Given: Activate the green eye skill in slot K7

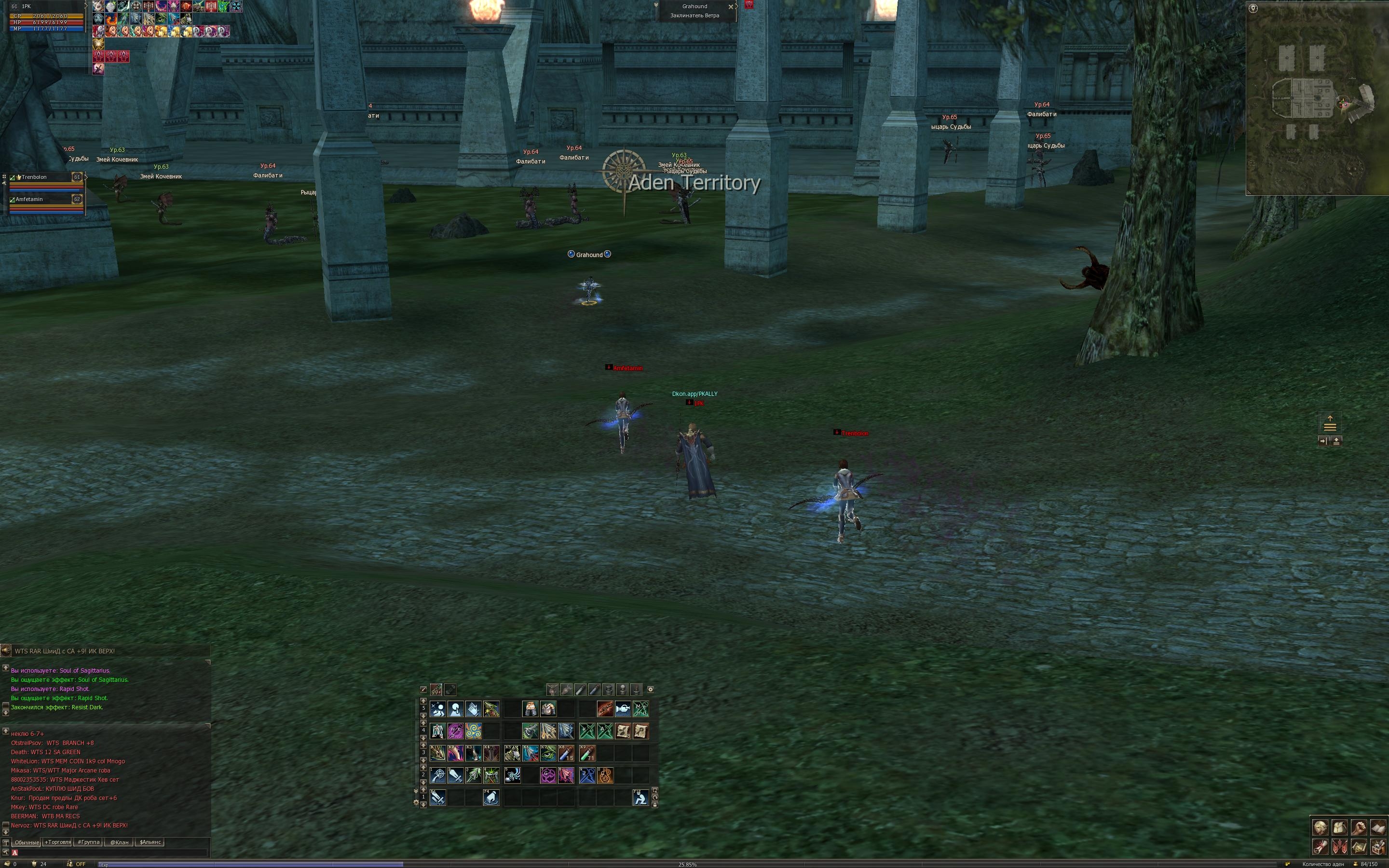Looking at the screenshot, I should [548, 753].
